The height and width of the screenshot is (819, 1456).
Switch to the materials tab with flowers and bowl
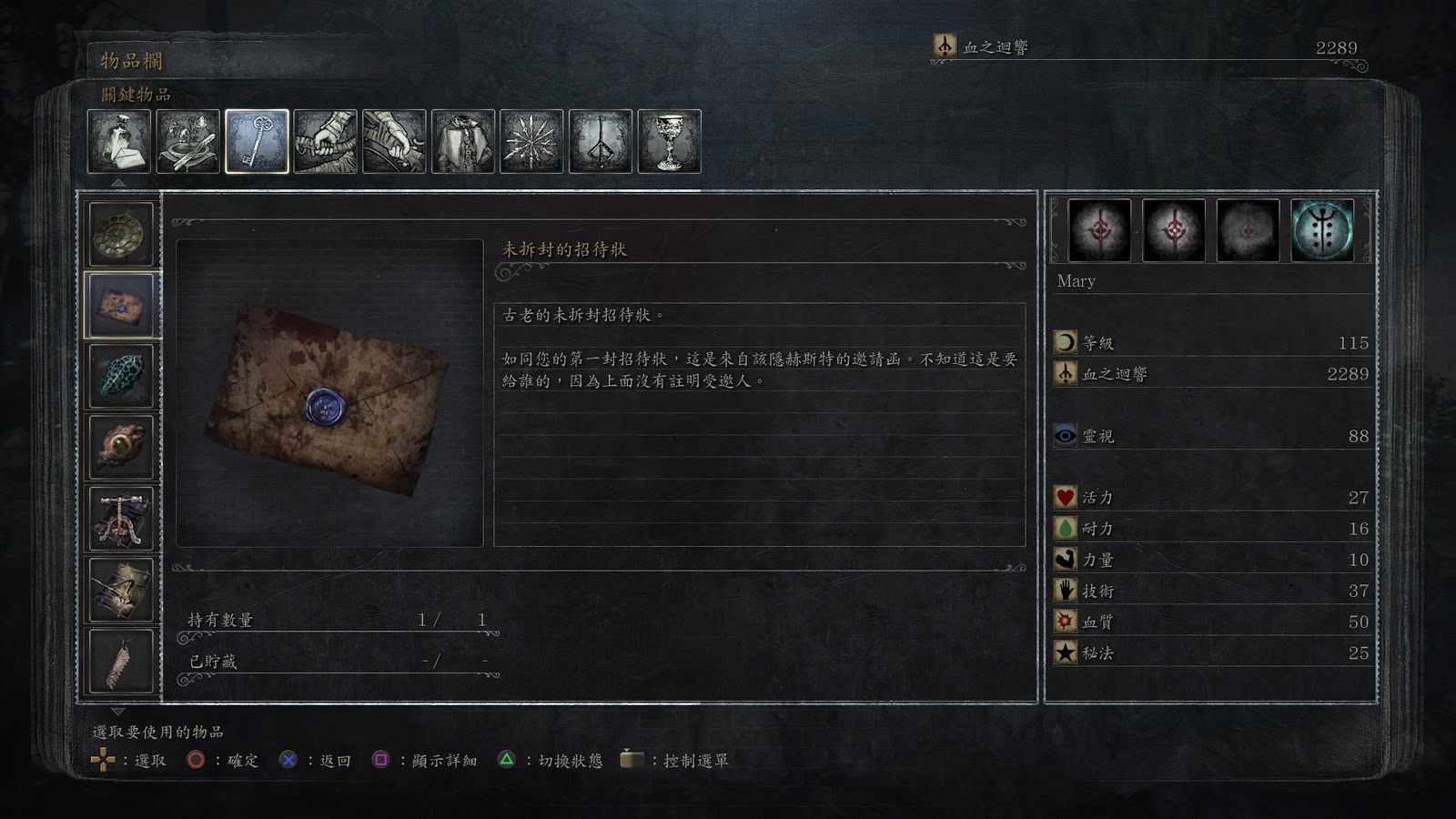(x=188, y=142)
